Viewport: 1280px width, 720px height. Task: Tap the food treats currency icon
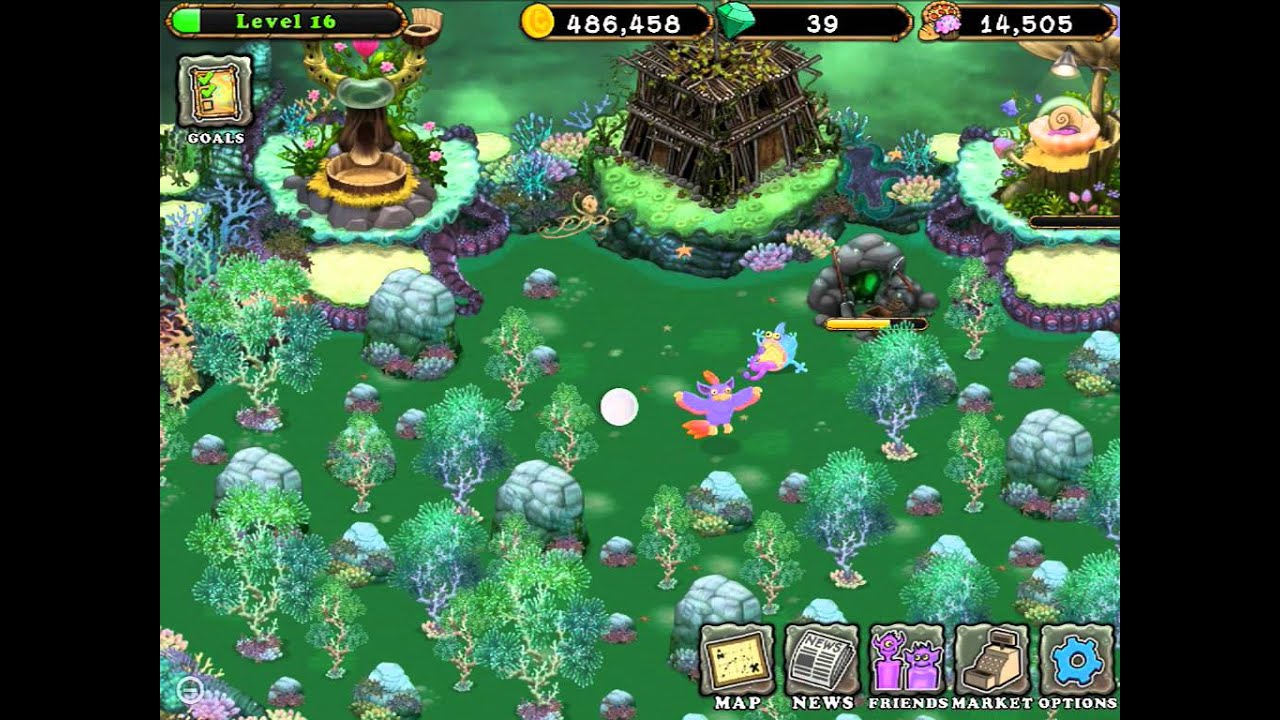click(x=943, y=22)
